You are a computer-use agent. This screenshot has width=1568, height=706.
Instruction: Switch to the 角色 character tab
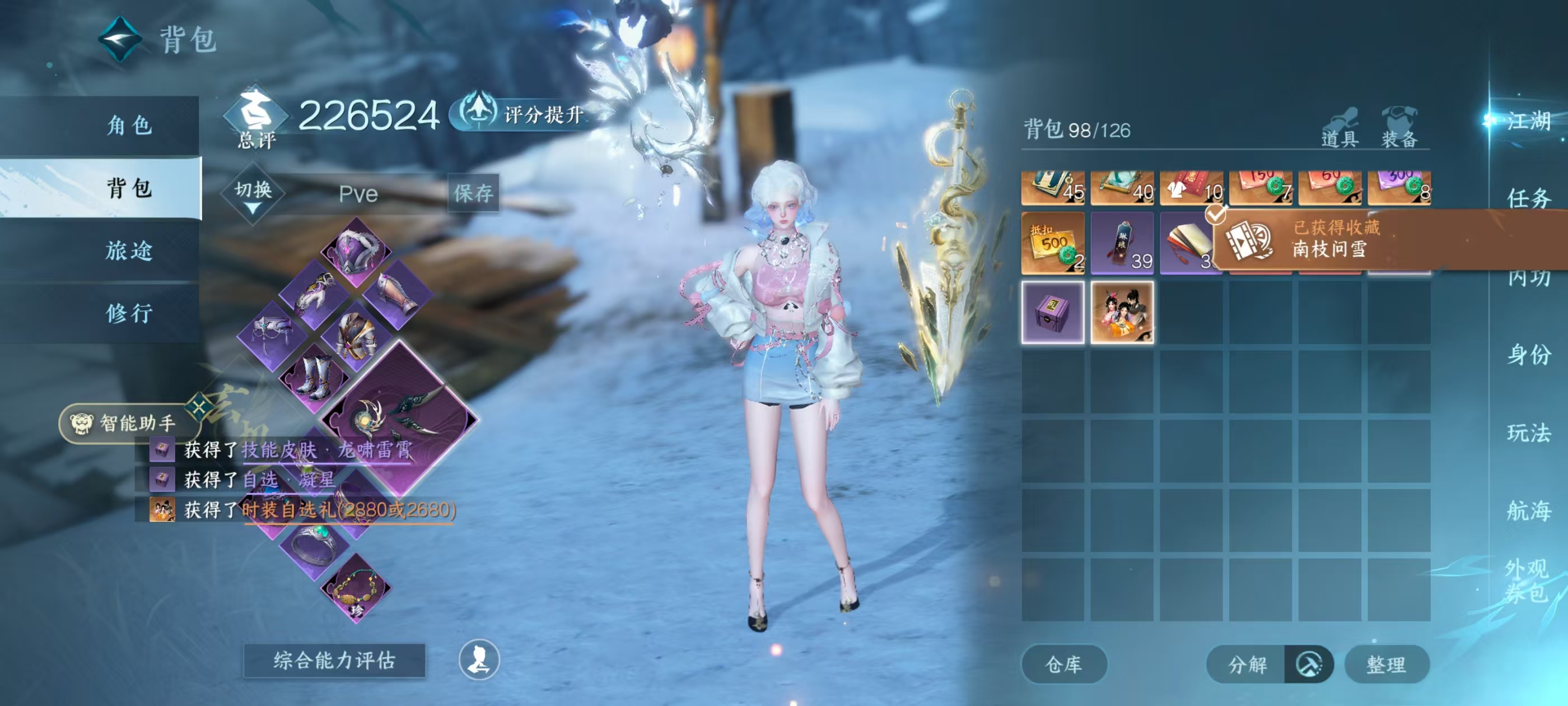(129, 126)
